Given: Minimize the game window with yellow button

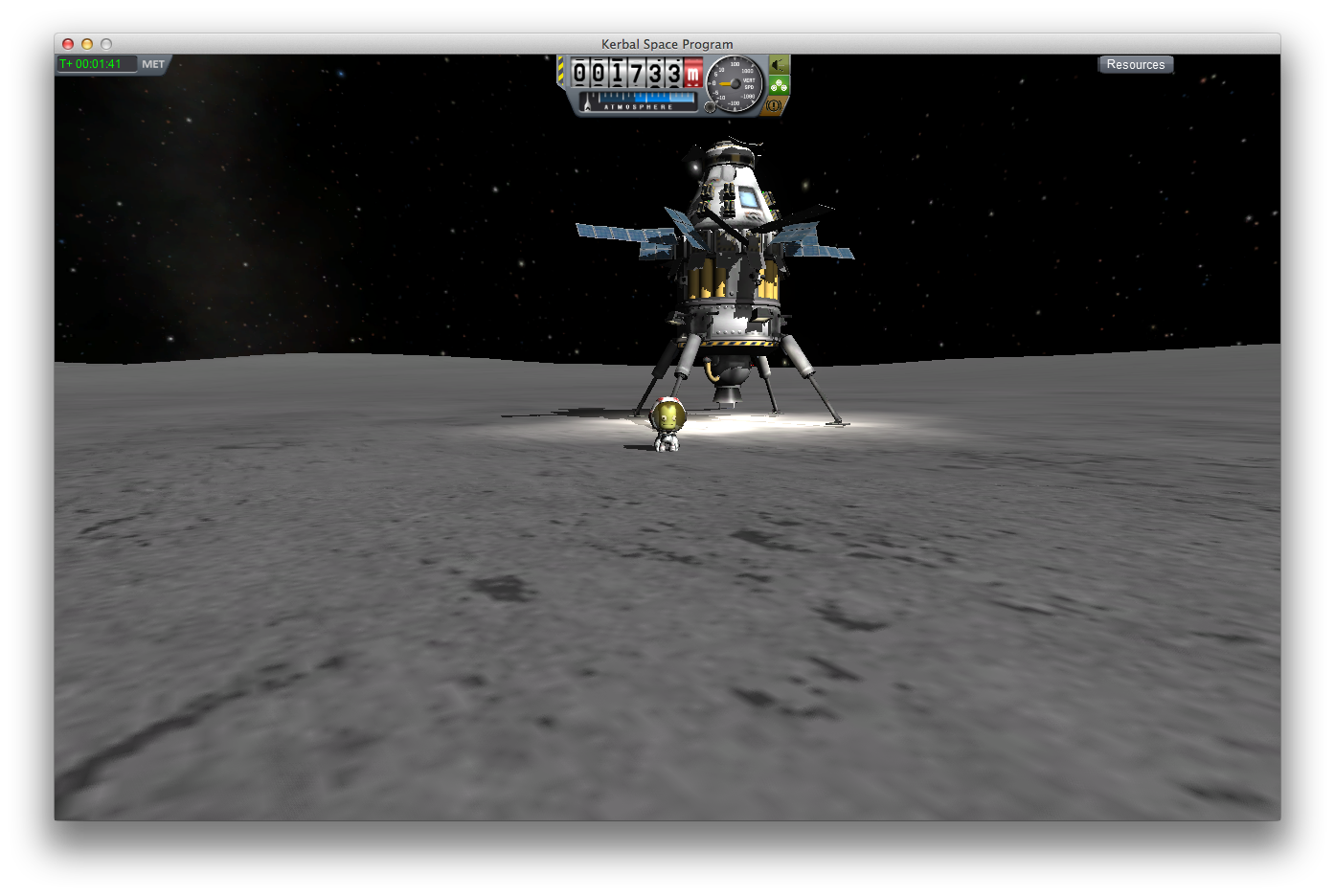Looking at the screenshot, I should (x=87, y=44).
